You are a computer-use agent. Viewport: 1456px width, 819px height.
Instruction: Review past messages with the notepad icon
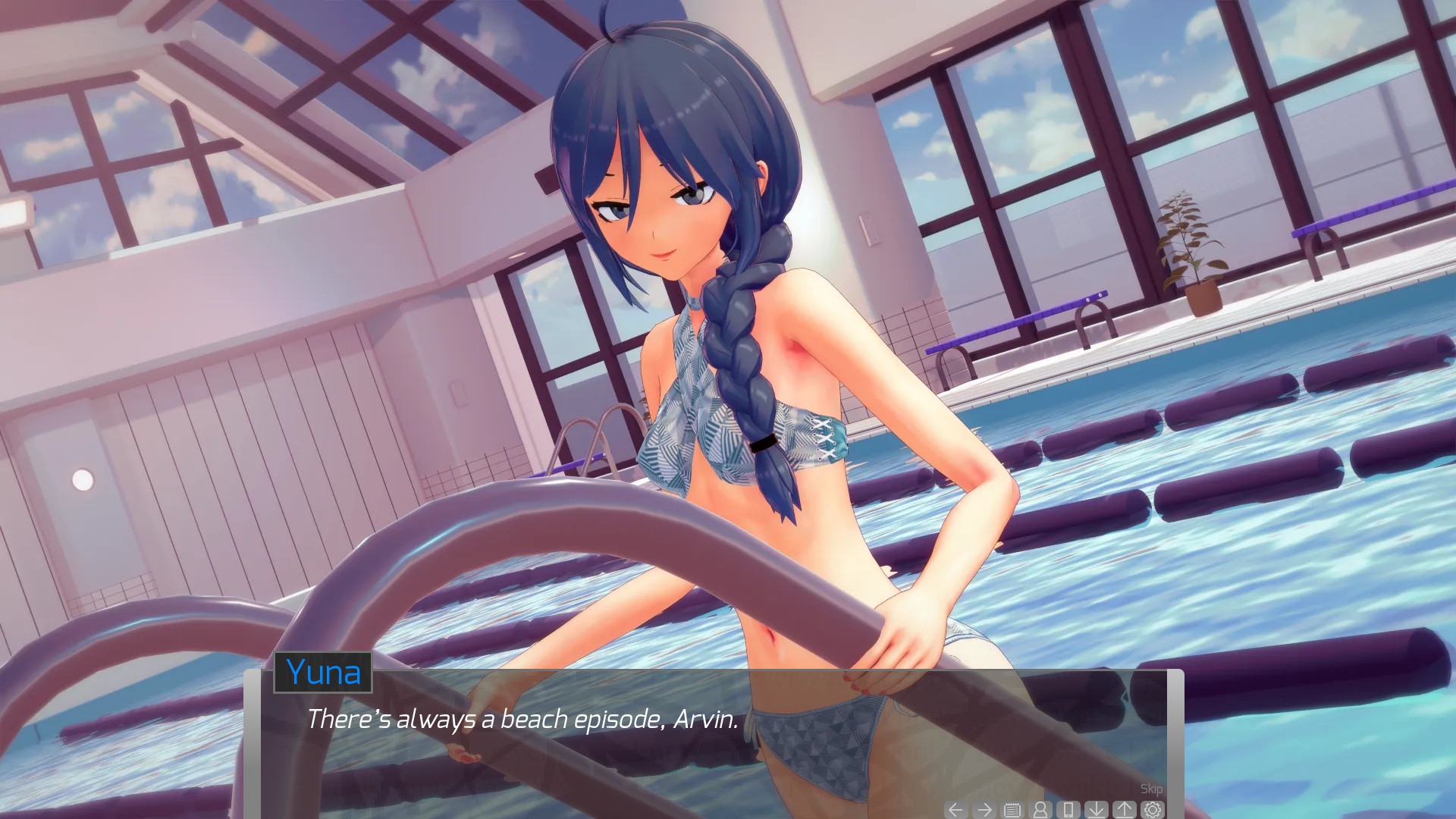pos(1011,810)
